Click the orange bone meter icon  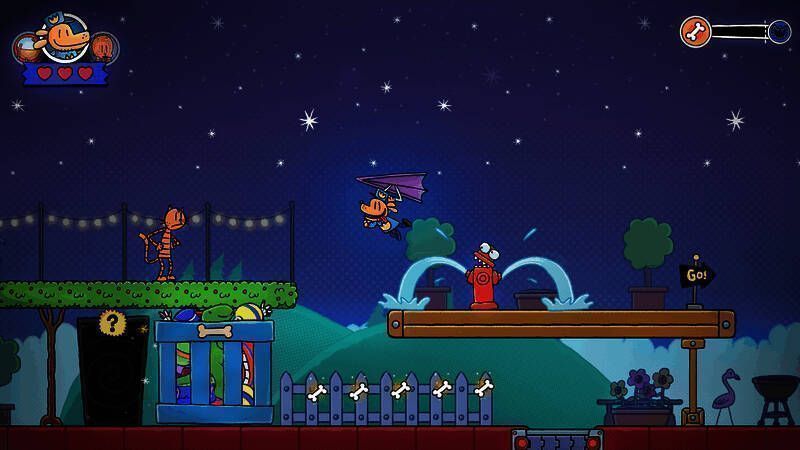click(695, 31)
